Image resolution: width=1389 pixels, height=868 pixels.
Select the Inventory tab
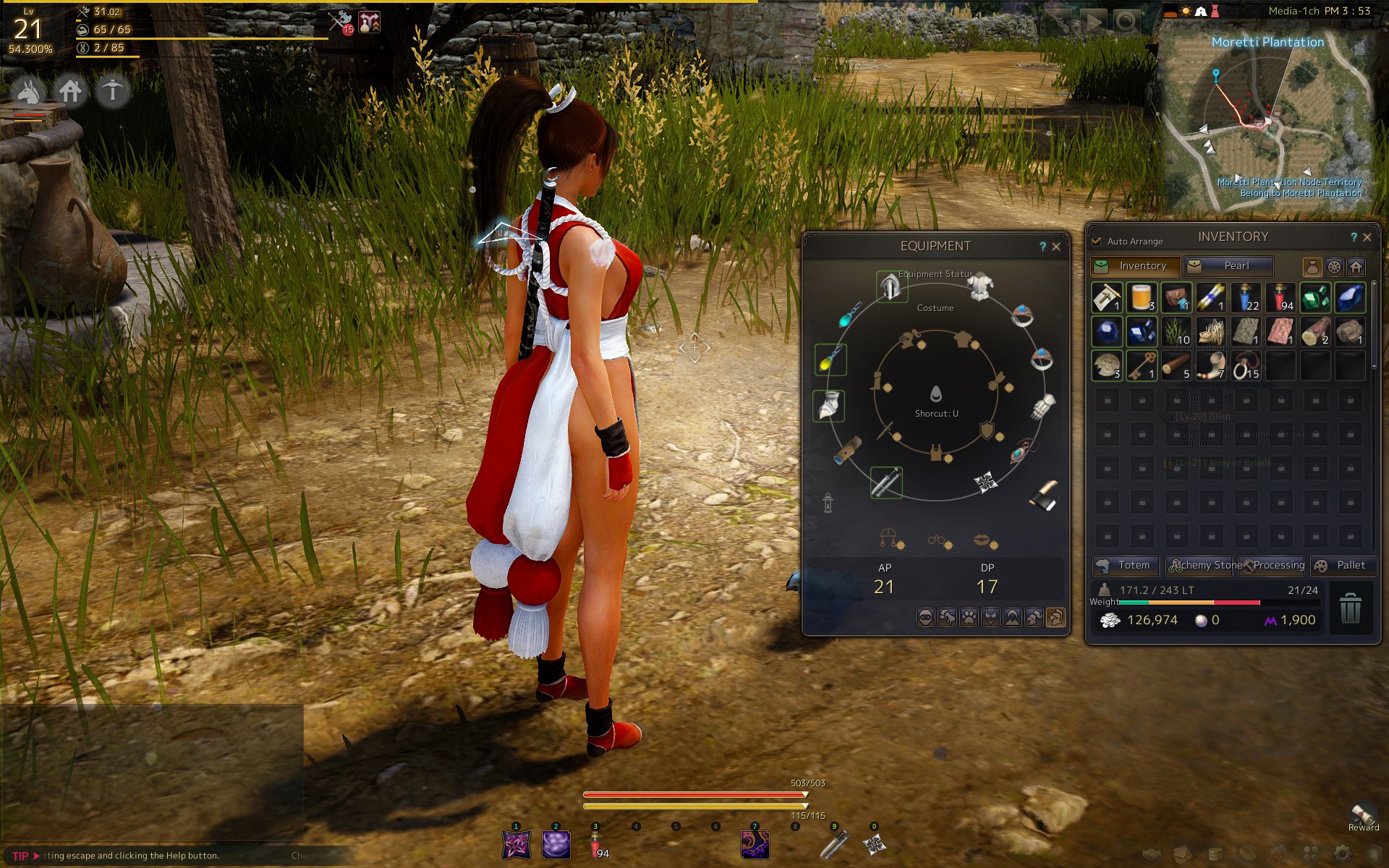coord(1135,266)
